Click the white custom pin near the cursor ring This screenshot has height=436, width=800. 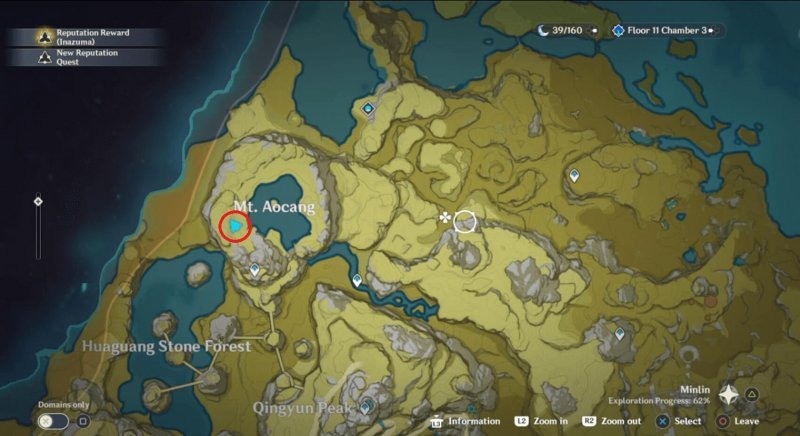coord(444,217)
